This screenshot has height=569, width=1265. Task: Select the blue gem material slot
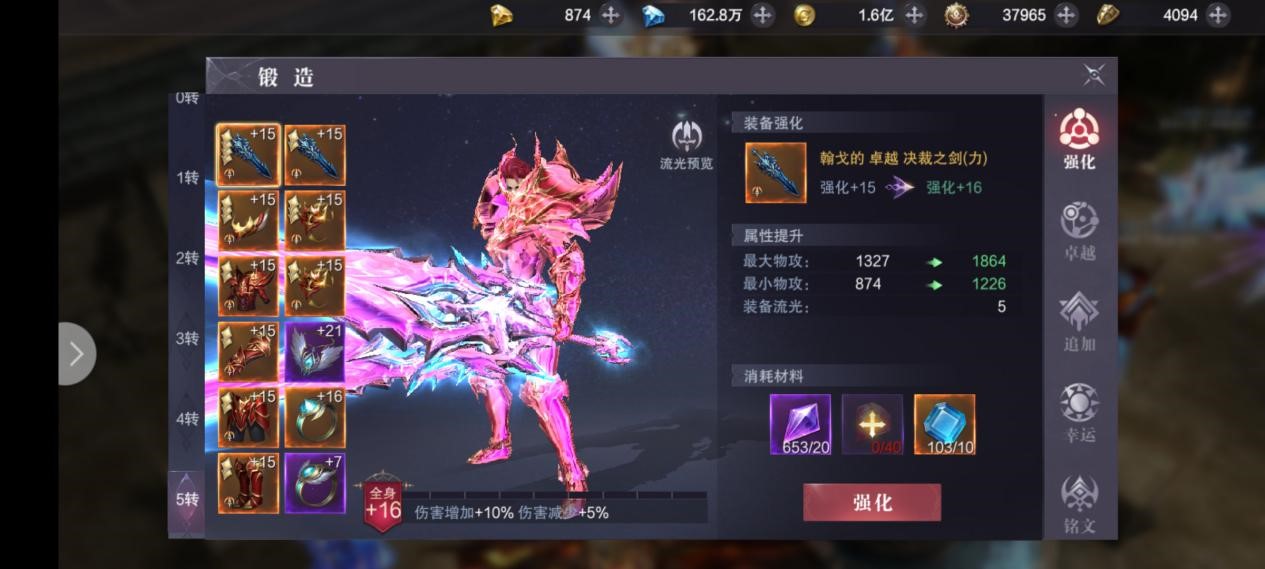[944, 424]
